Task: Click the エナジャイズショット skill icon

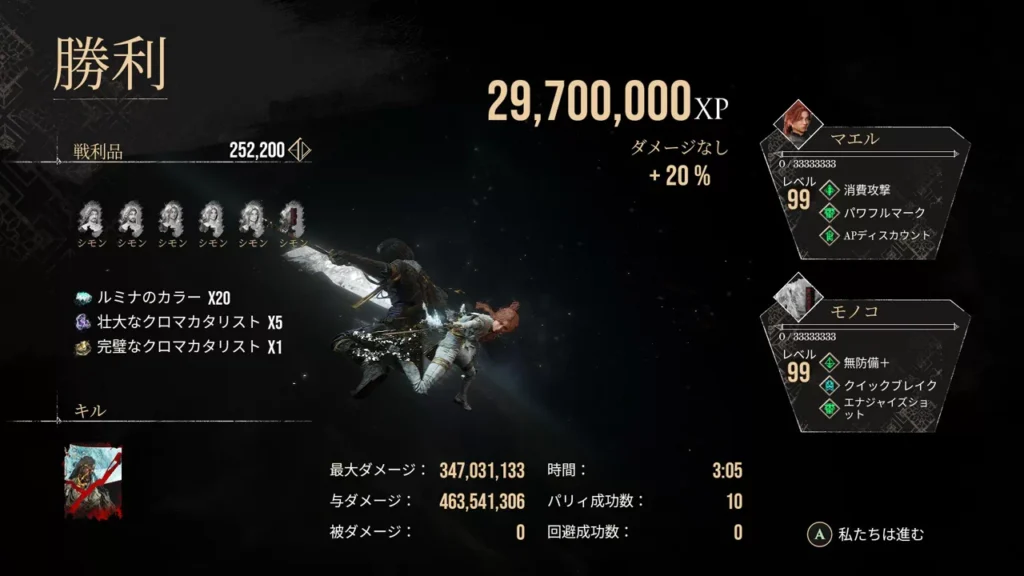Action: 828,408
